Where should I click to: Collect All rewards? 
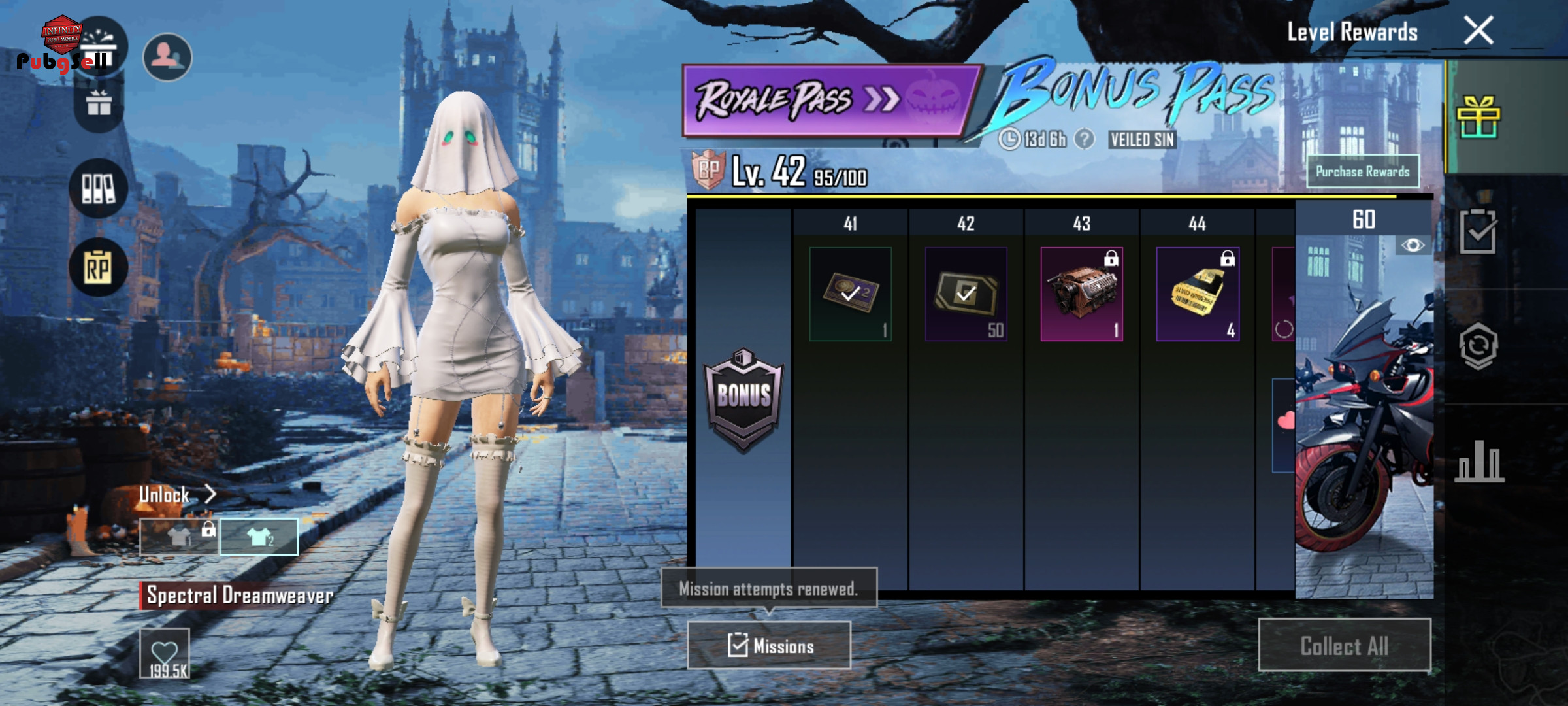click(x=1344, y=646)
